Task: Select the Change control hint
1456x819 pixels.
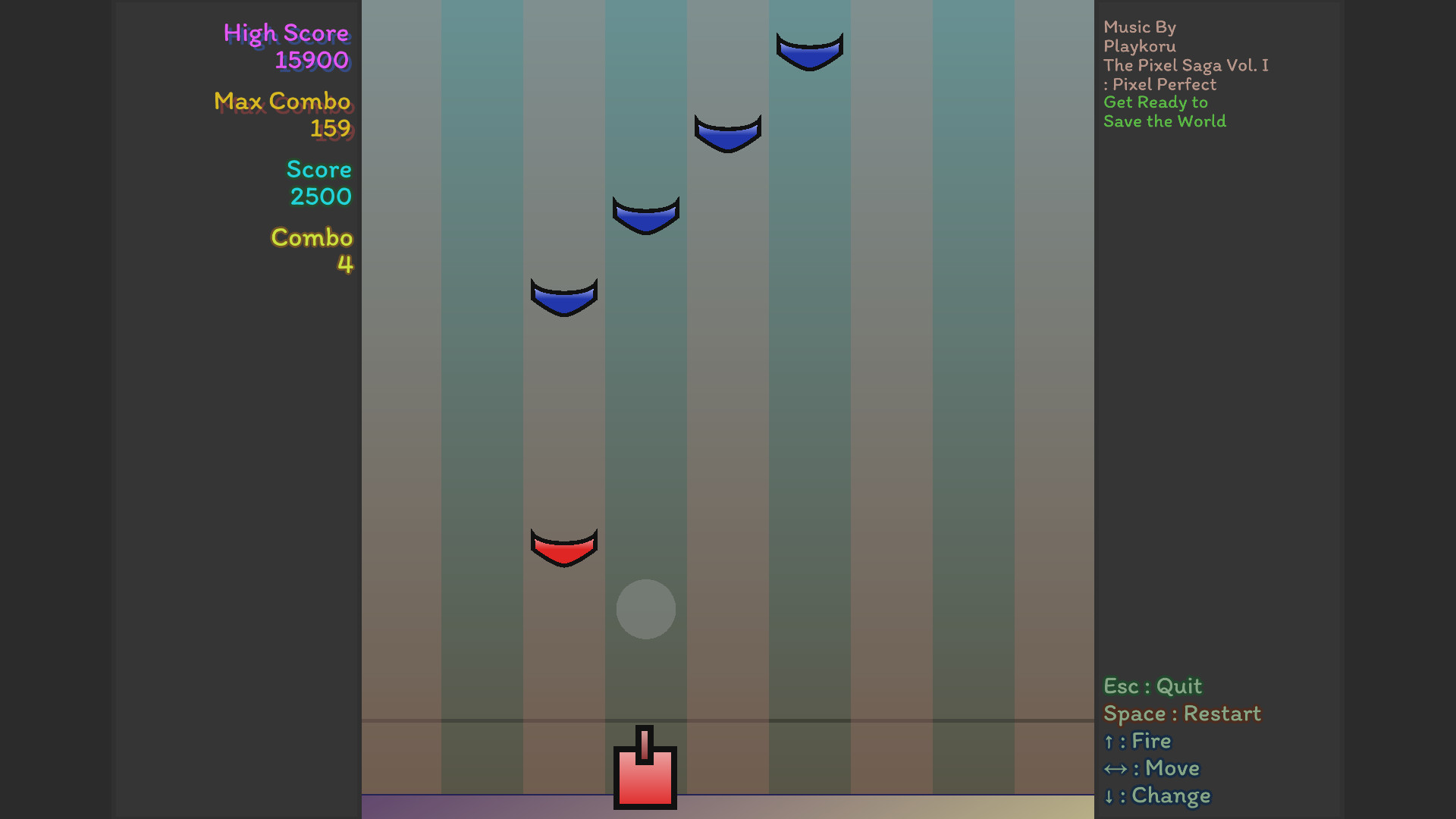Action: coord(1156,795)
